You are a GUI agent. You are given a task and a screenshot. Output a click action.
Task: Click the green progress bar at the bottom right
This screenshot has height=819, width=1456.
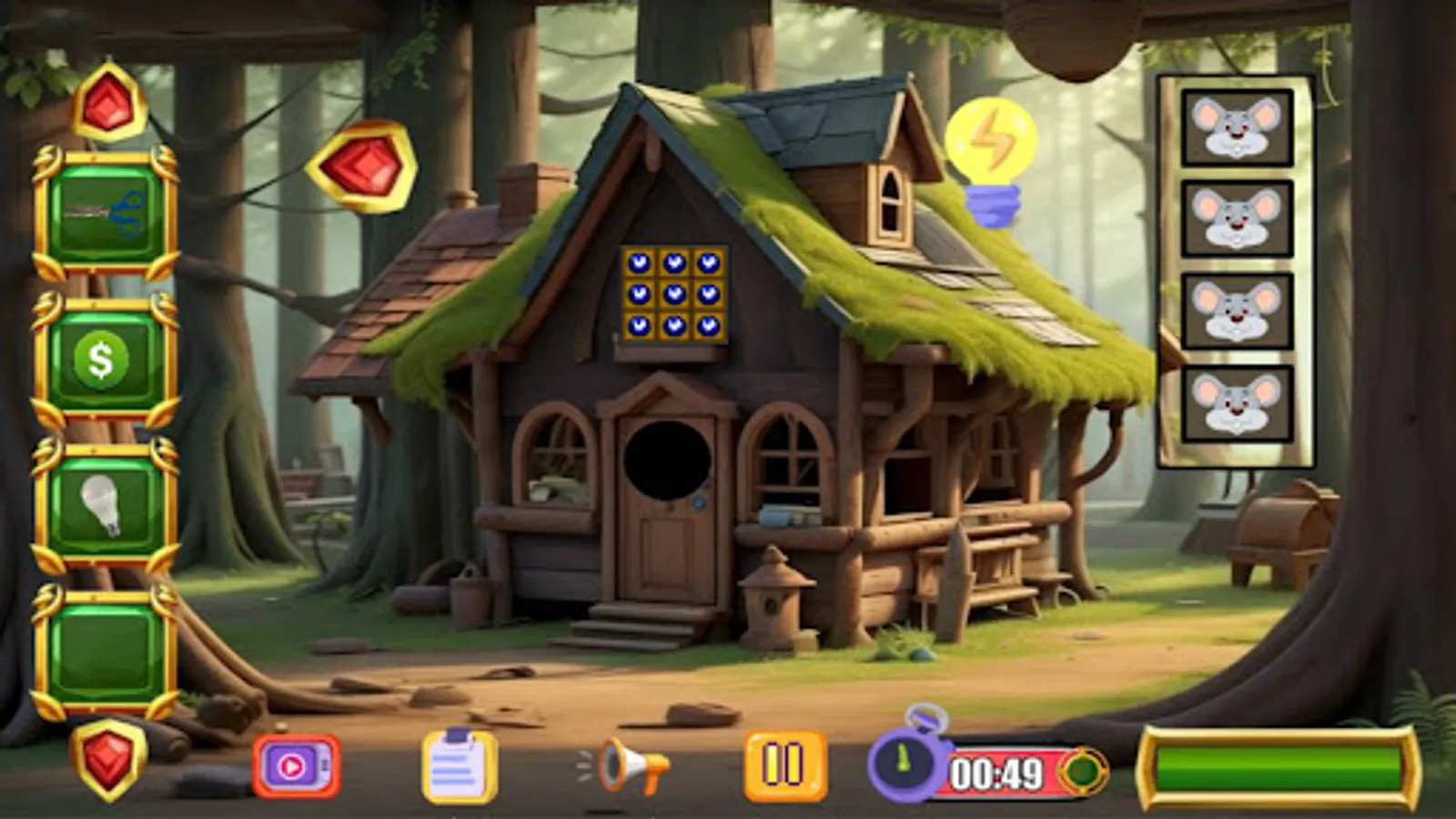click(1279, 767)
